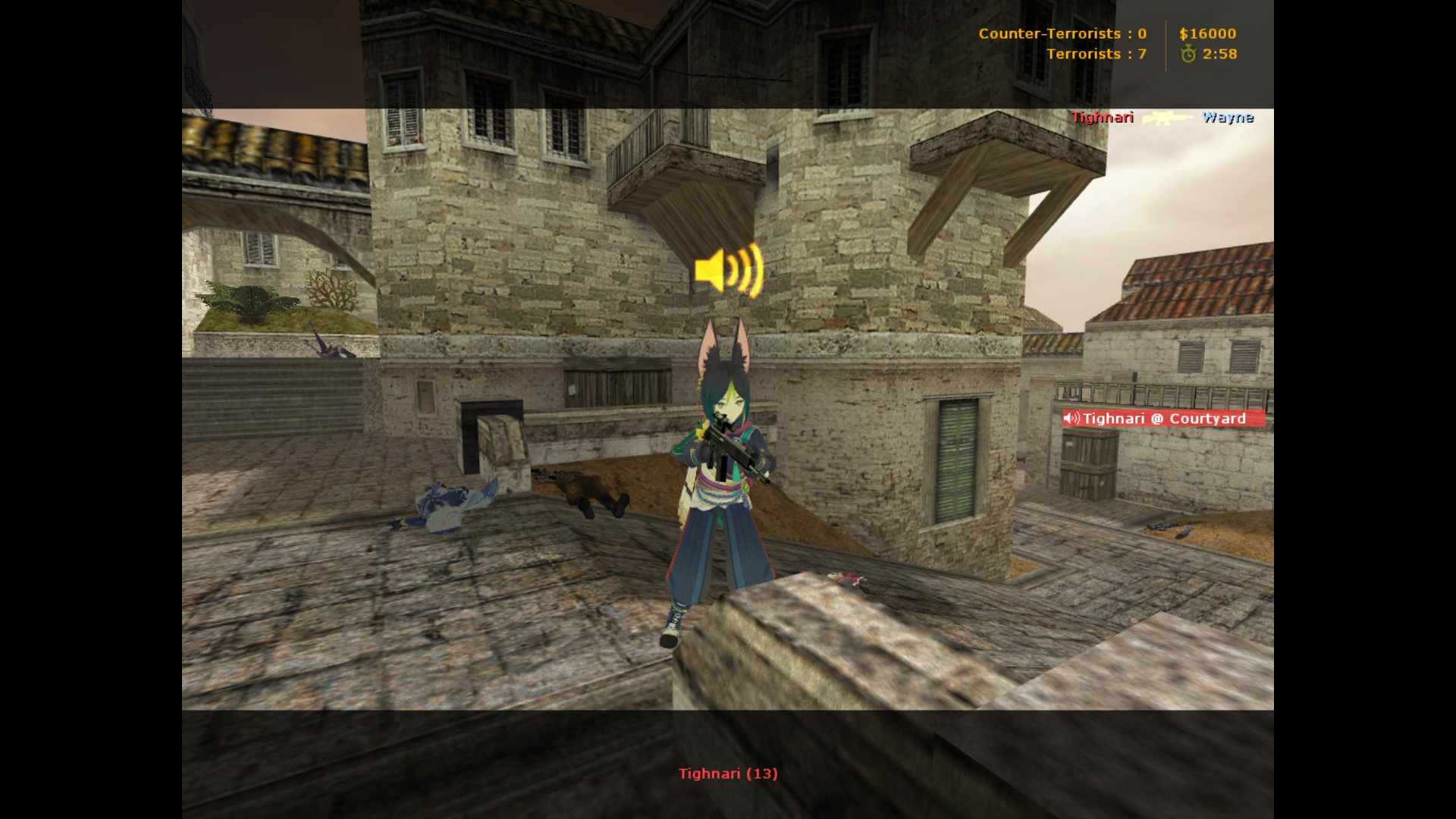Click the Tighnari (13) death notice text
Image resolution: width=1456 pixels, height=819 pixels.
(x=730, y=774)
